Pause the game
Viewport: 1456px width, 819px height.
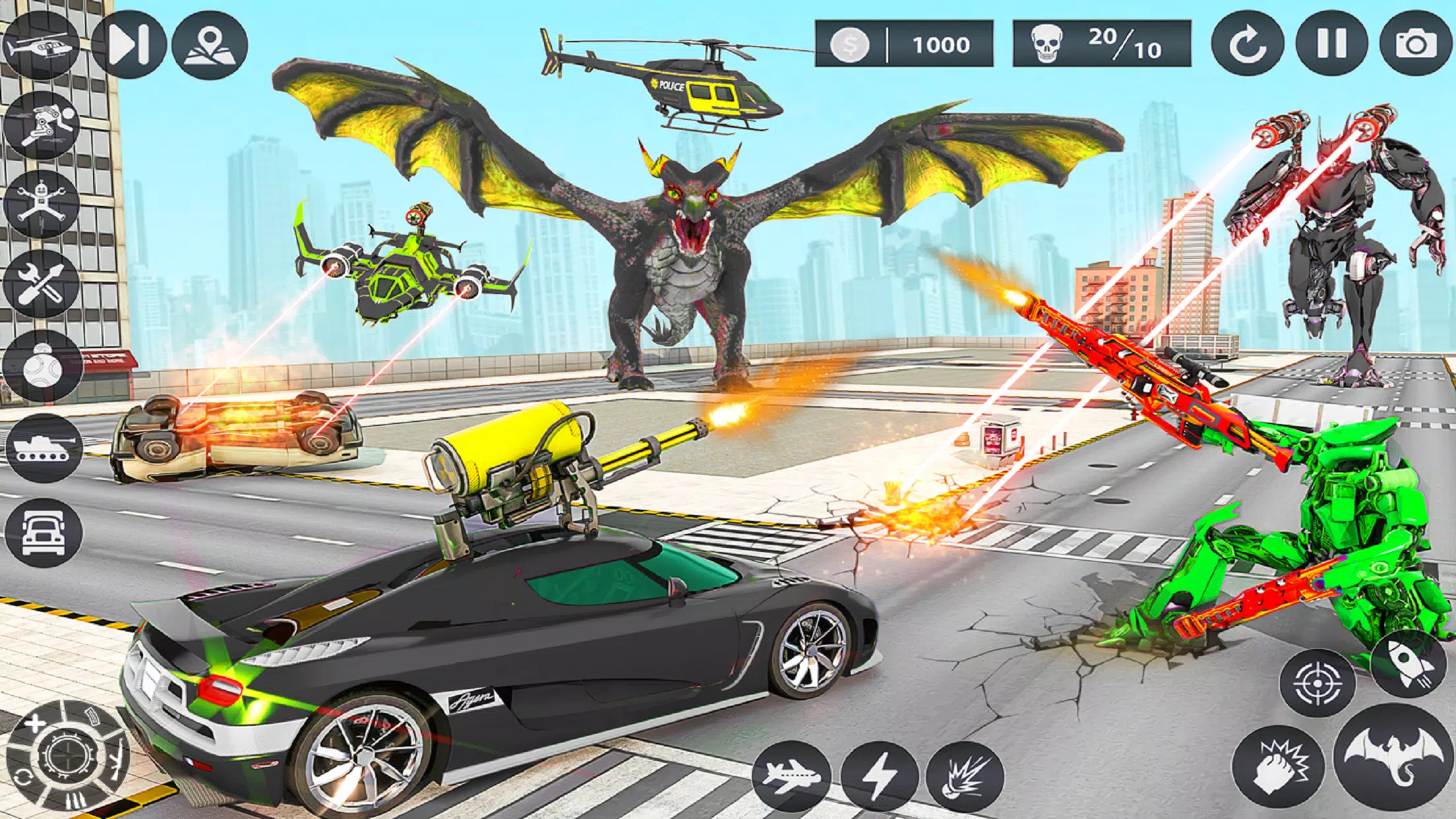tap(1331, 45)
